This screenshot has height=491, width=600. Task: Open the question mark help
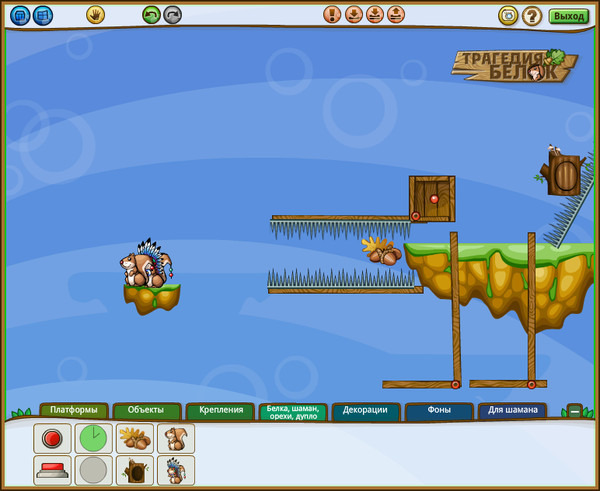coord(532,16)
